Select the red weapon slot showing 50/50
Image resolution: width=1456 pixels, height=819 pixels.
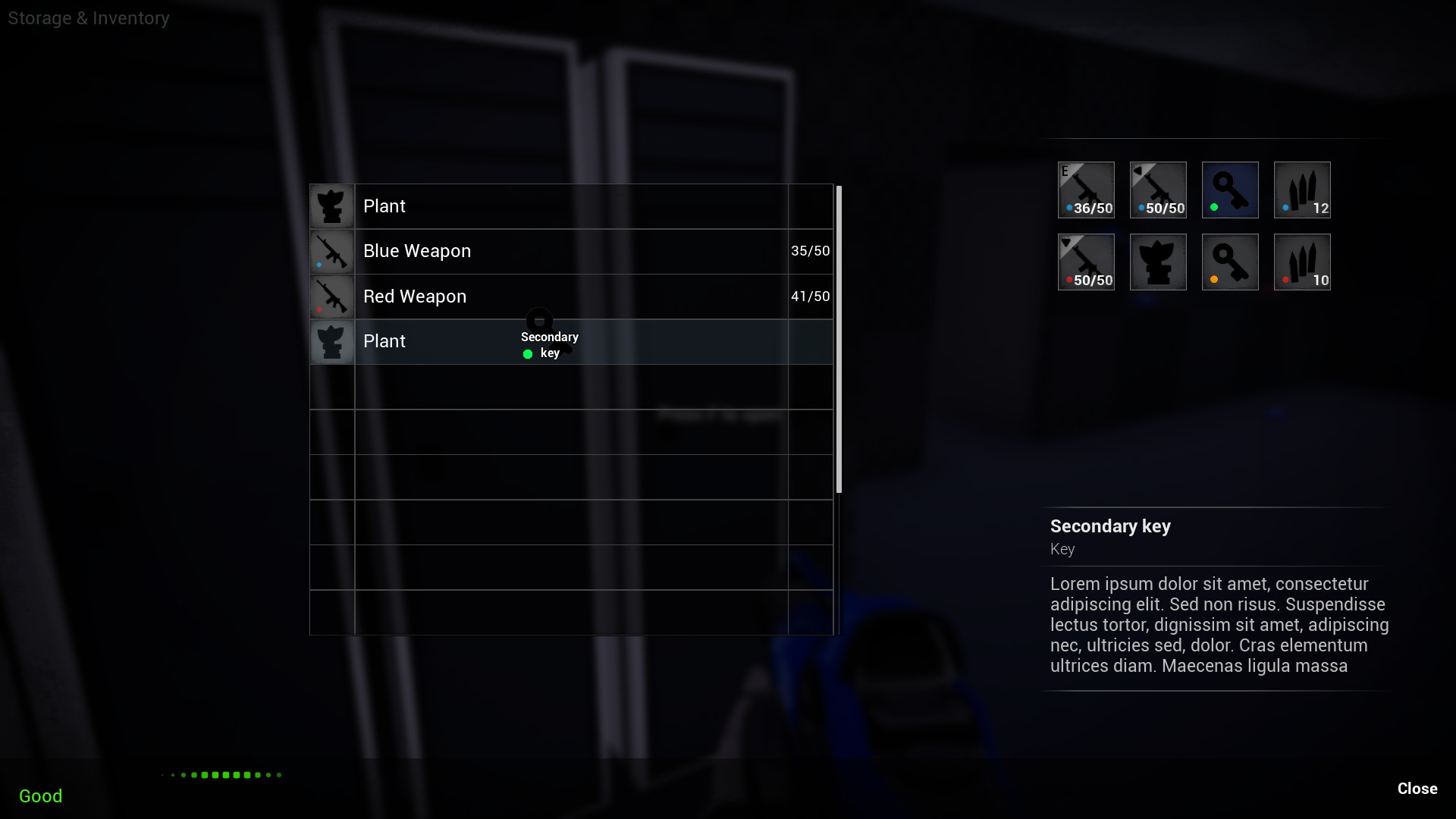point(1086,262)
